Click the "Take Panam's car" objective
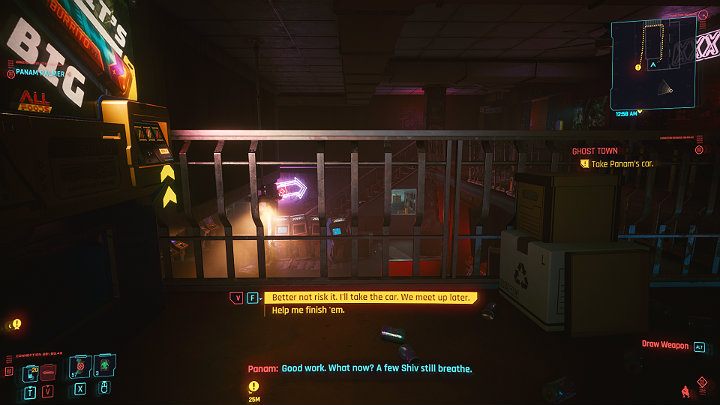This screenshot has height=405, width=720. (x=620, y=163)
